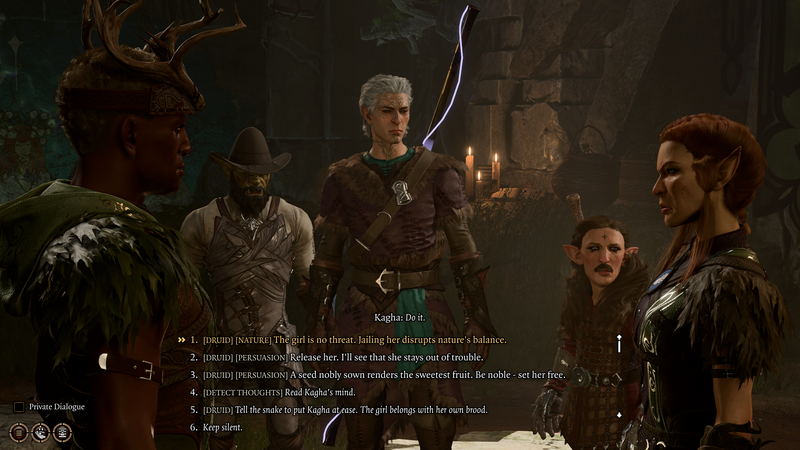Open the dialogue history scroll icon

point(18,432)
